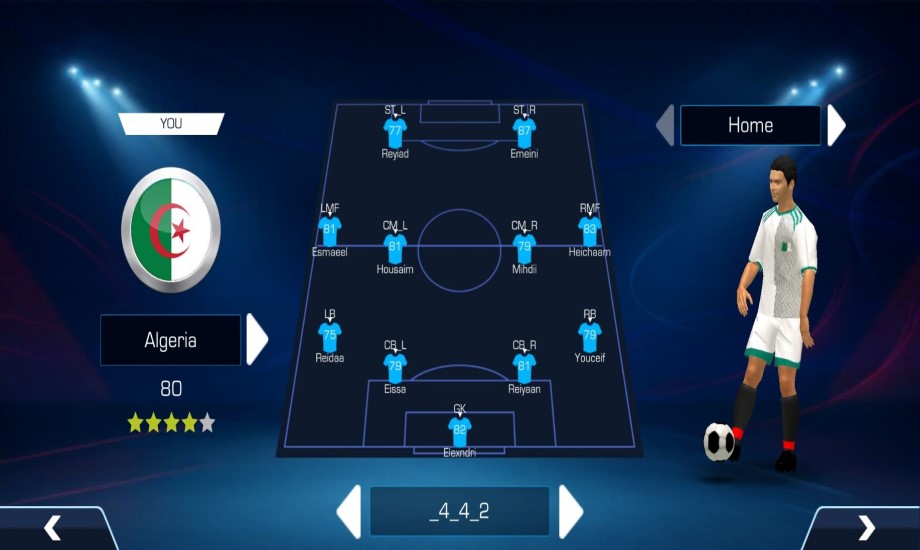Choose center midfielder Housaim
The width and height of the screenshot is (920, 550).
(395, 248)
